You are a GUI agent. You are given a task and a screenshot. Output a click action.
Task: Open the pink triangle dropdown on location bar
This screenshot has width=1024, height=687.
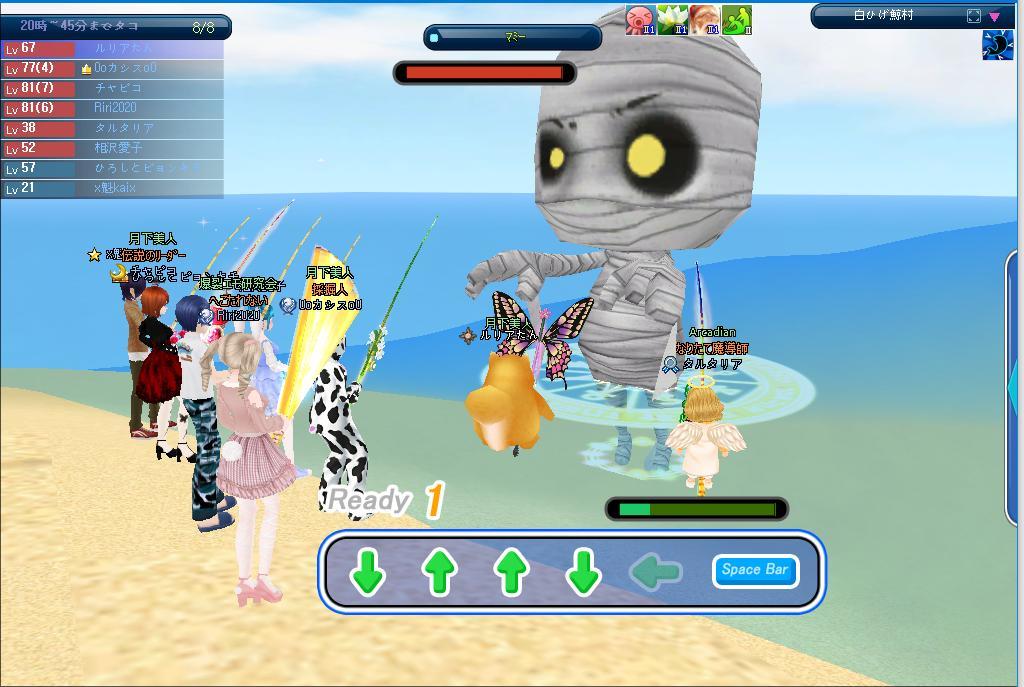[995, 17]
